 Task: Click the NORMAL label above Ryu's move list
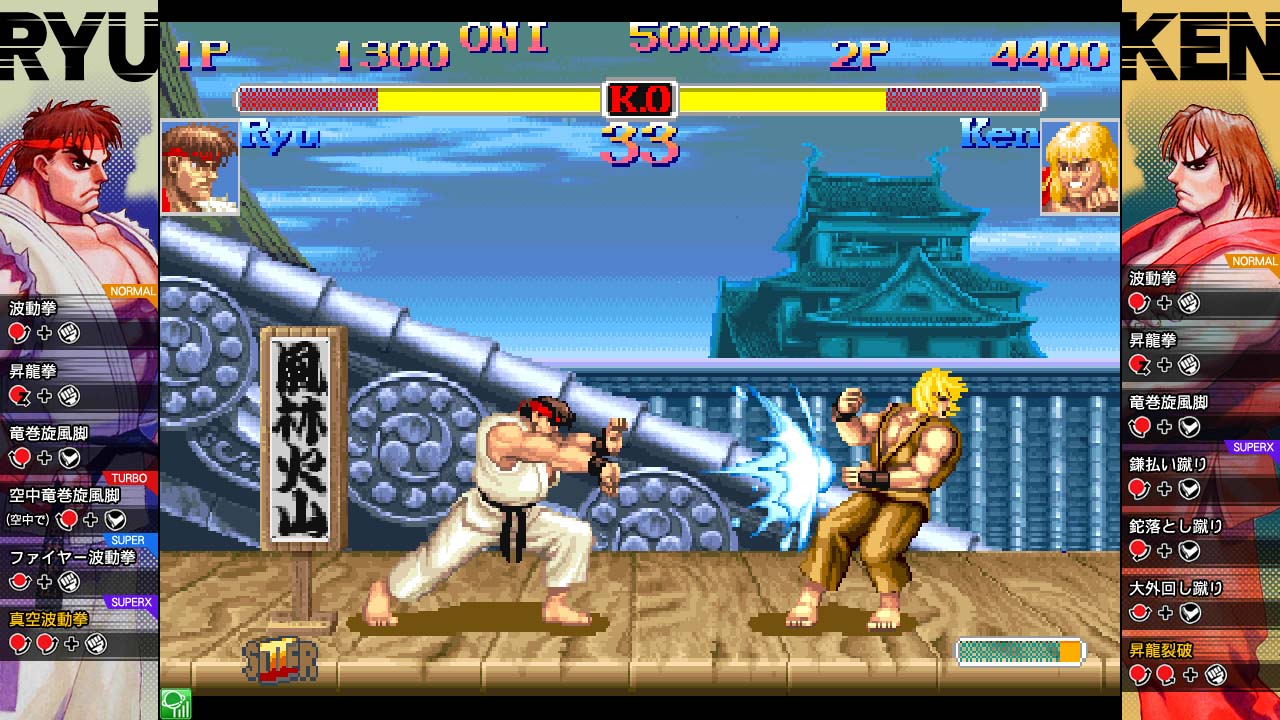(x=131, y=290)
